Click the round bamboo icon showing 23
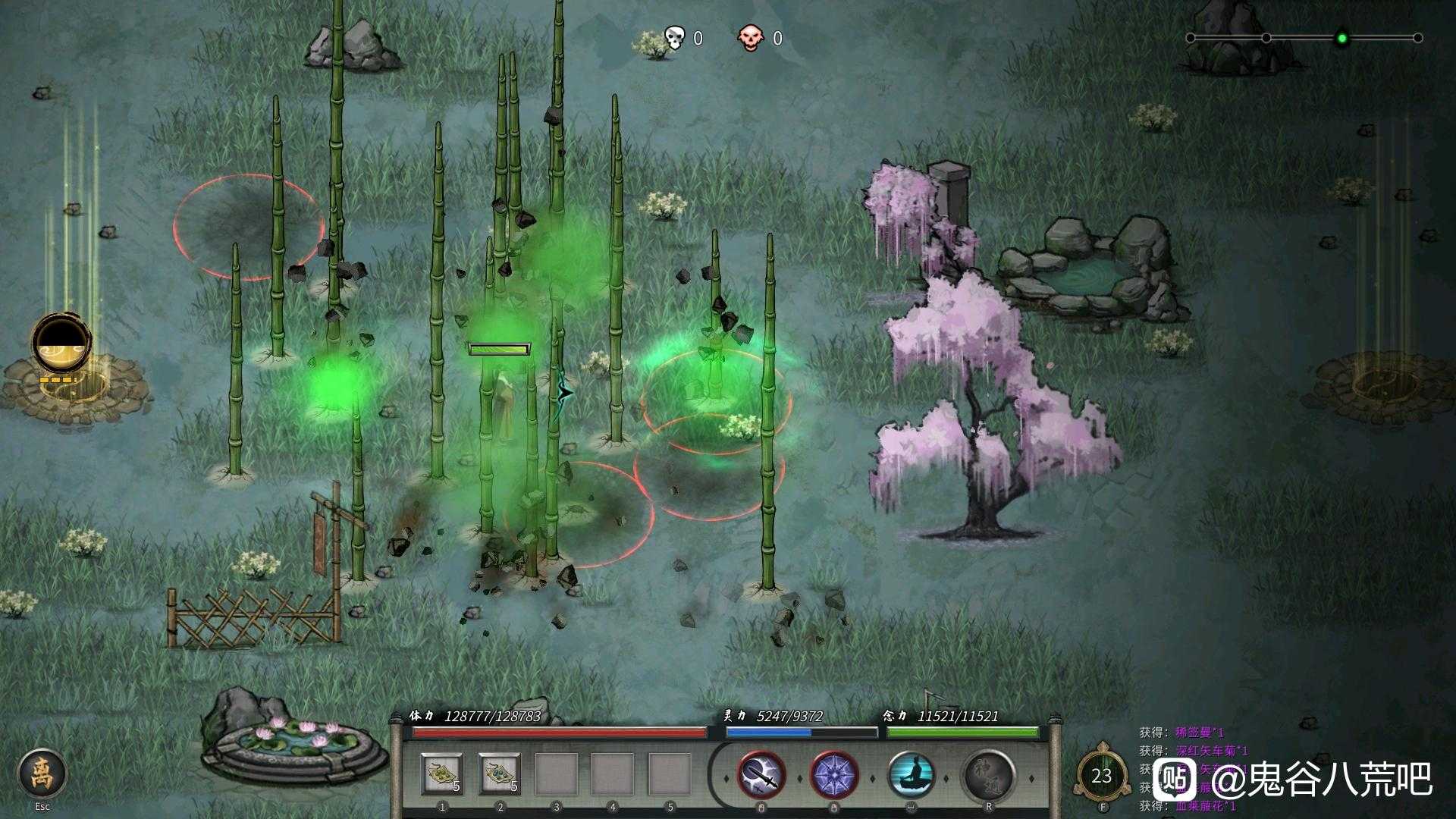This screenshot has width=1456, height=819. pyautogui.click(x=1102, y=776)
